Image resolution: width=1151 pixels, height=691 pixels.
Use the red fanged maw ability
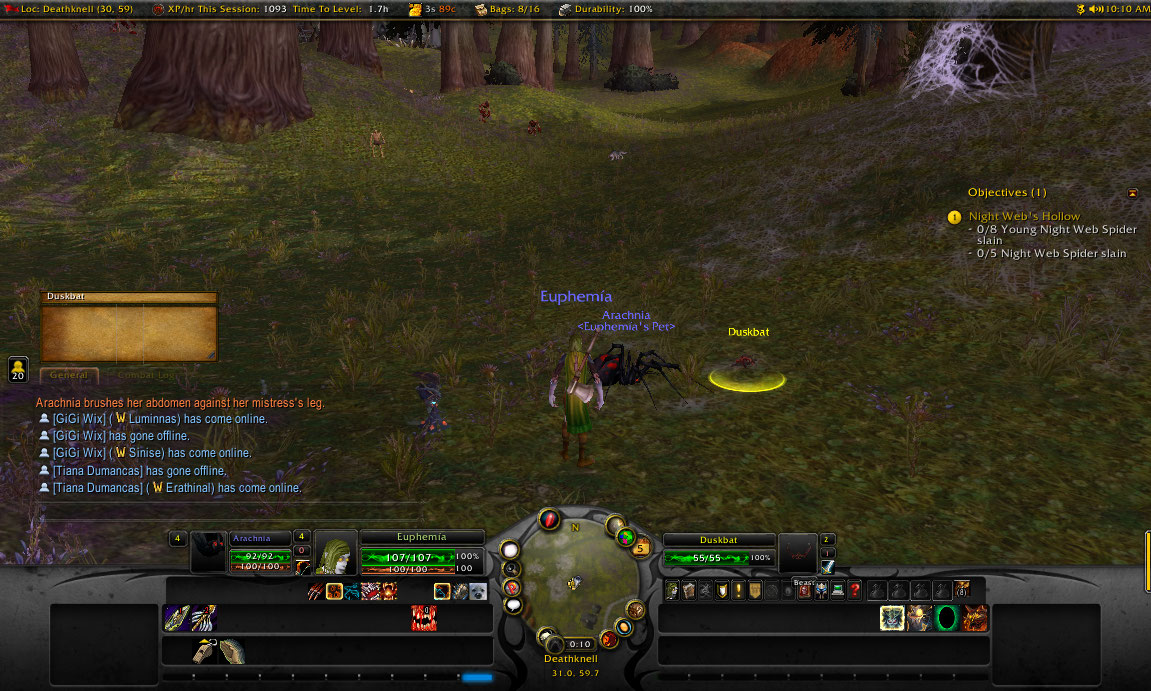(424, 618)
